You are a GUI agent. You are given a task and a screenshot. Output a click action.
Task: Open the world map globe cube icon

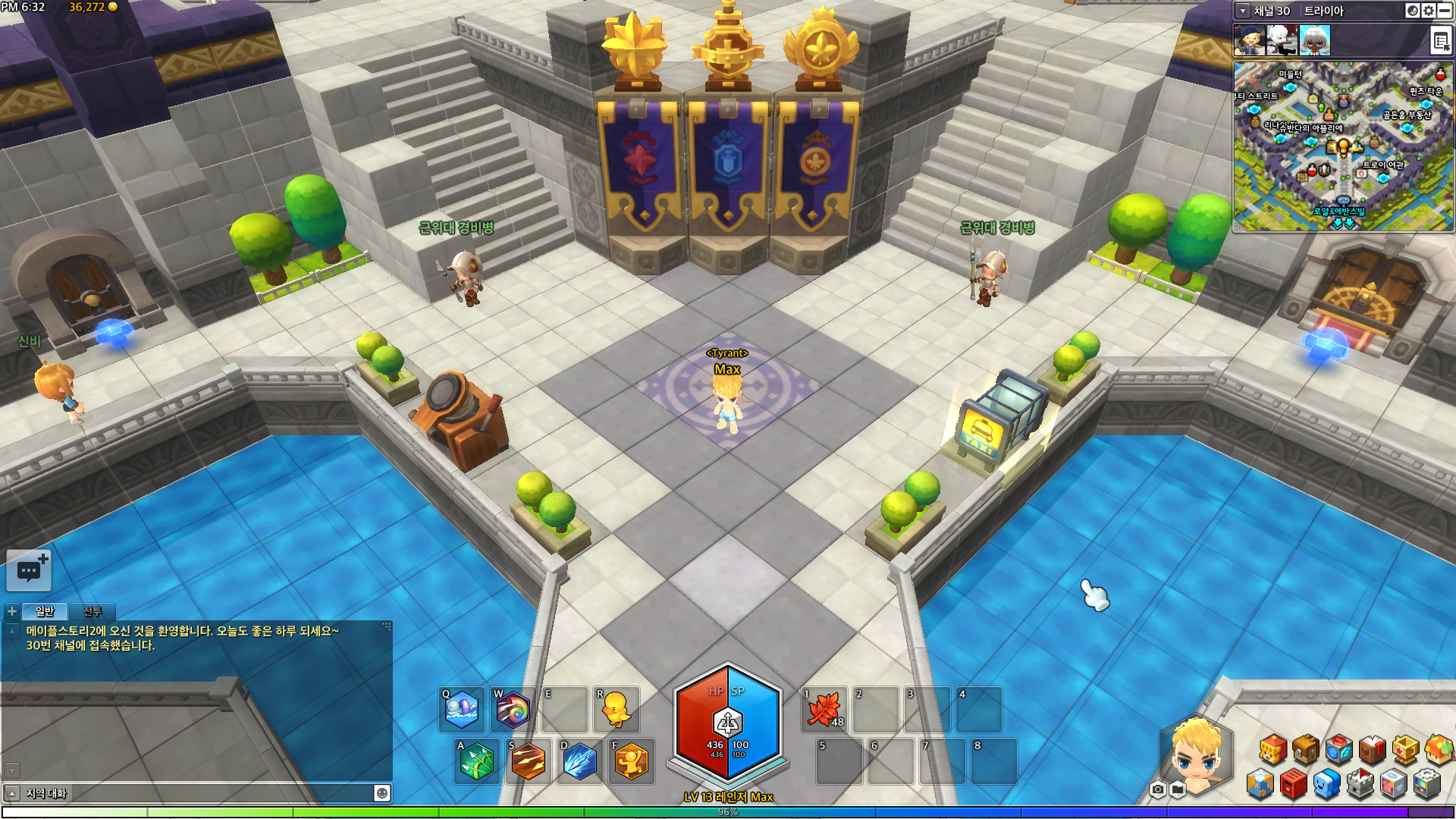tap(1260, 784)
